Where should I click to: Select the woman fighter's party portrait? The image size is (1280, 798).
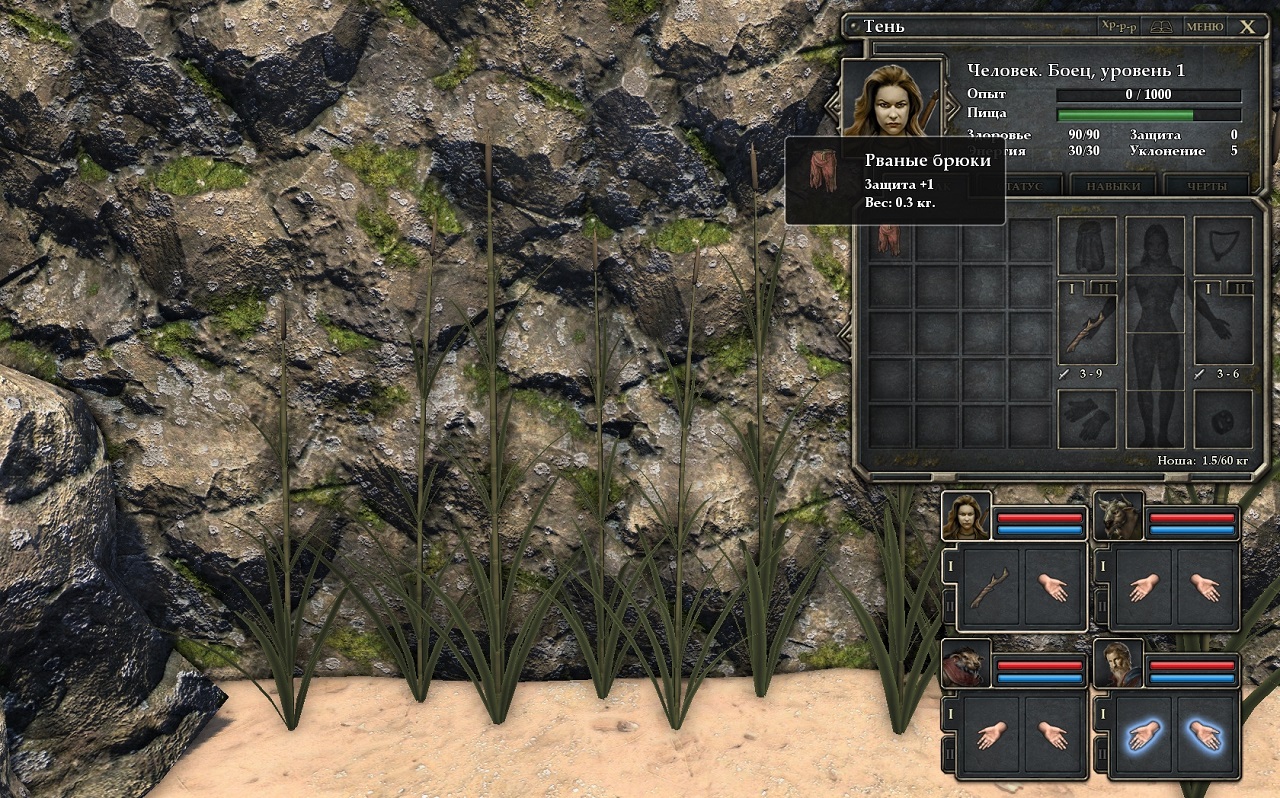pos(966,516)
